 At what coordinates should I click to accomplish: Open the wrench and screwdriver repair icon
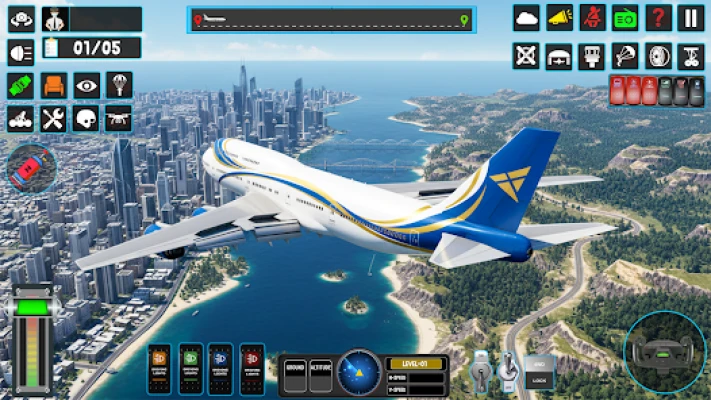coord(54,119)
